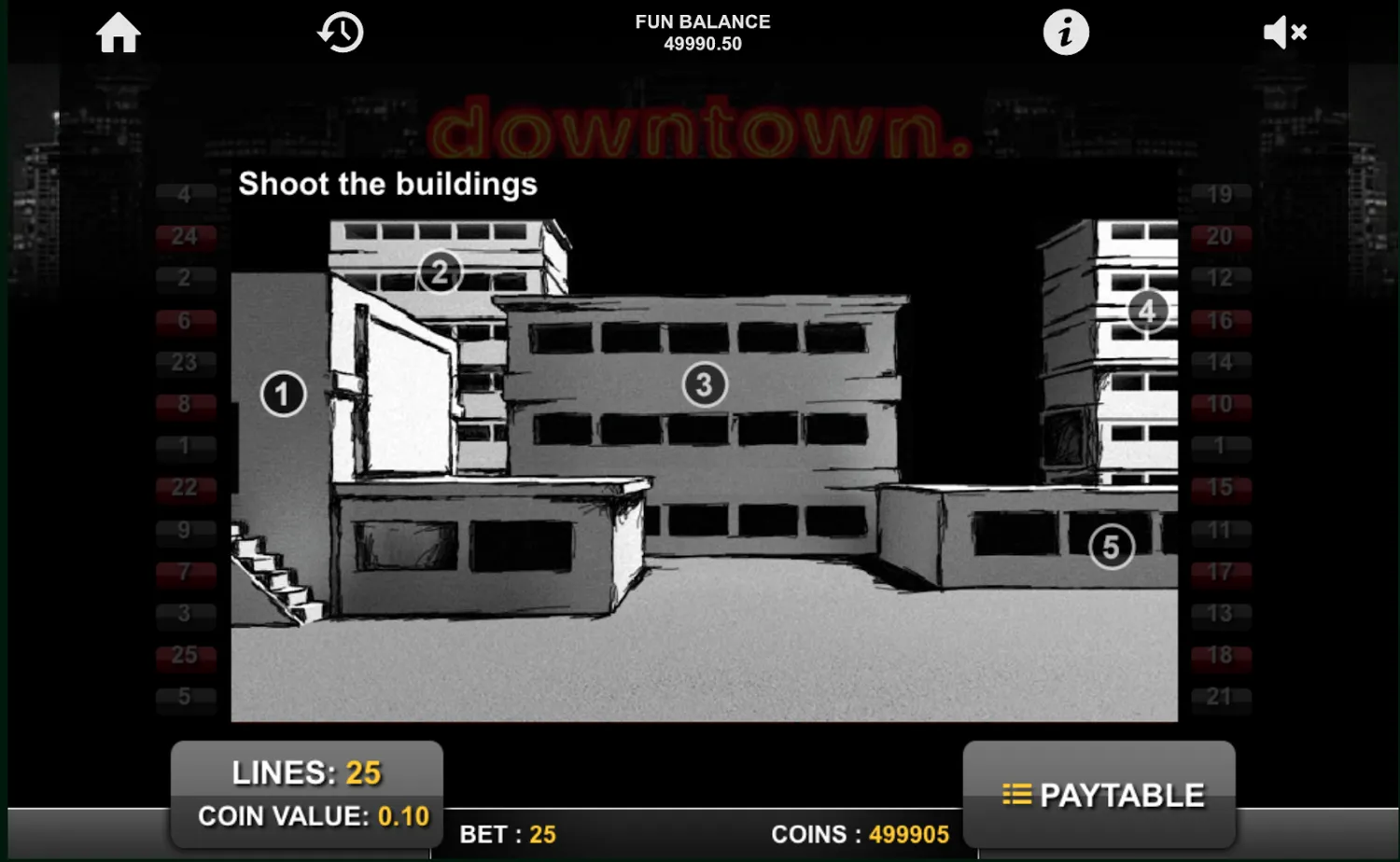Click the Shoot the buildings title

click(387, 184)
